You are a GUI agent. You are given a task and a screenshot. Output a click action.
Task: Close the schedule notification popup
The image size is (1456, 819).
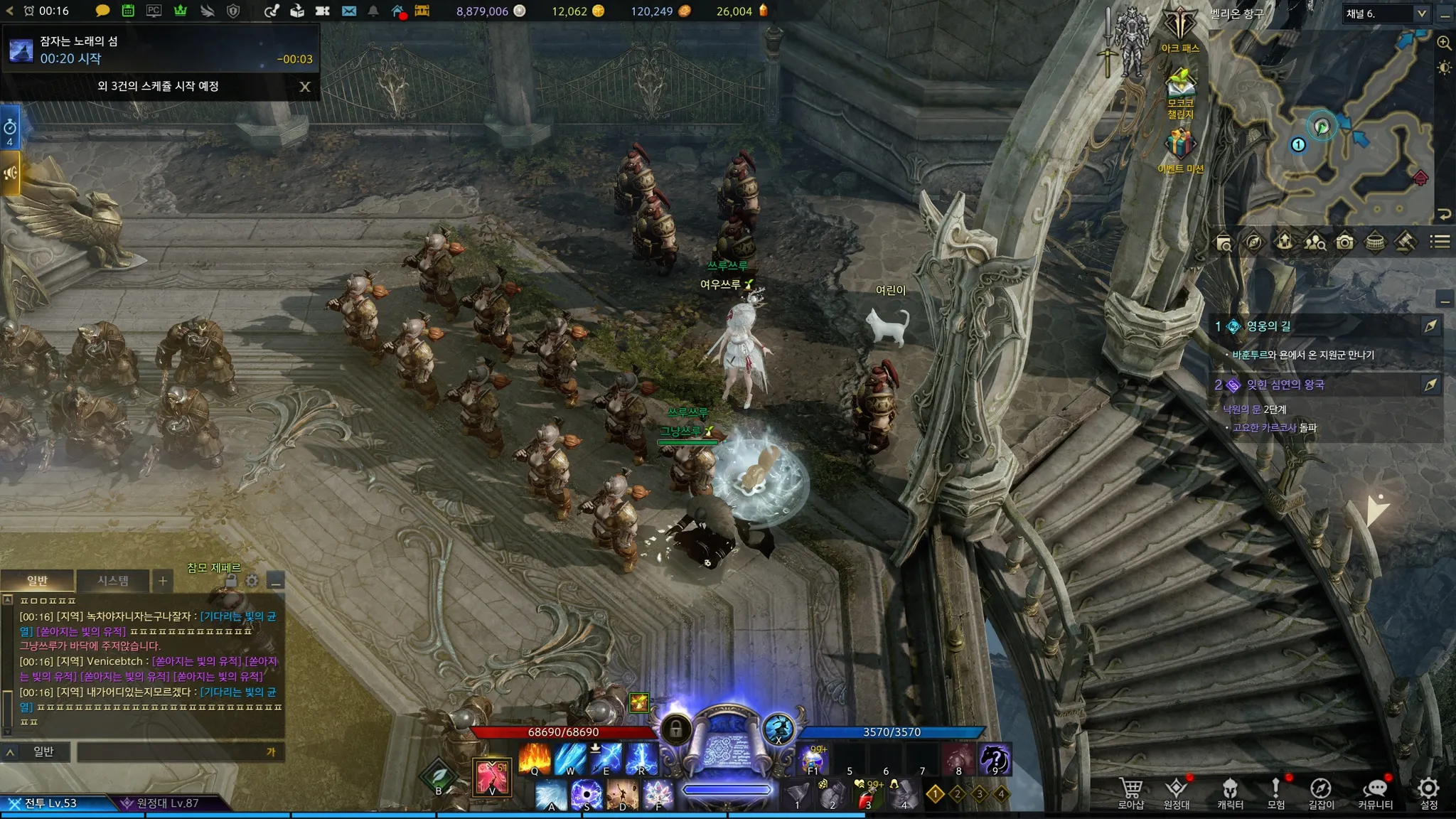tap(305, 87)
